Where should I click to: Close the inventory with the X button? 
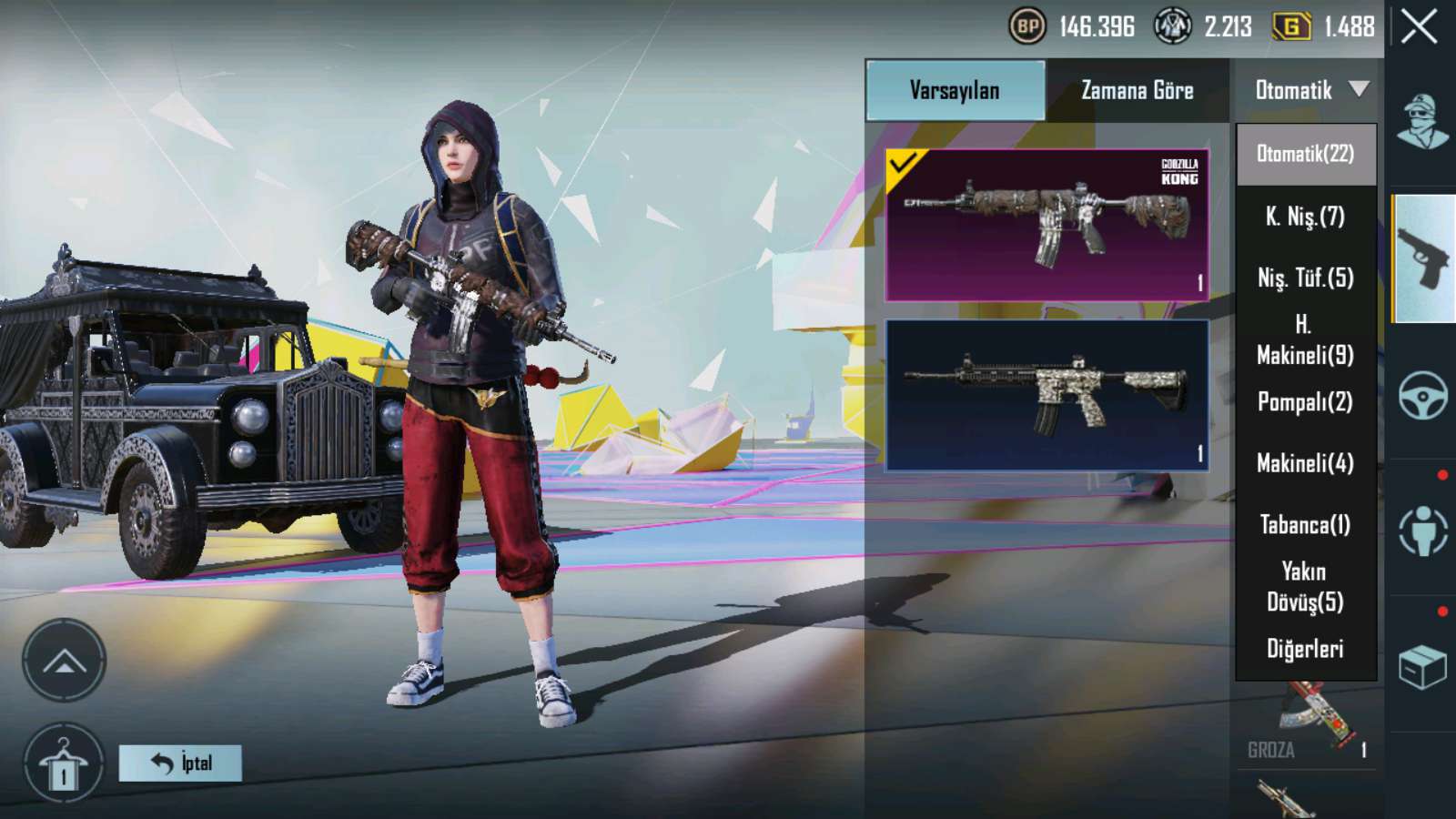[x=1420, y=27]
